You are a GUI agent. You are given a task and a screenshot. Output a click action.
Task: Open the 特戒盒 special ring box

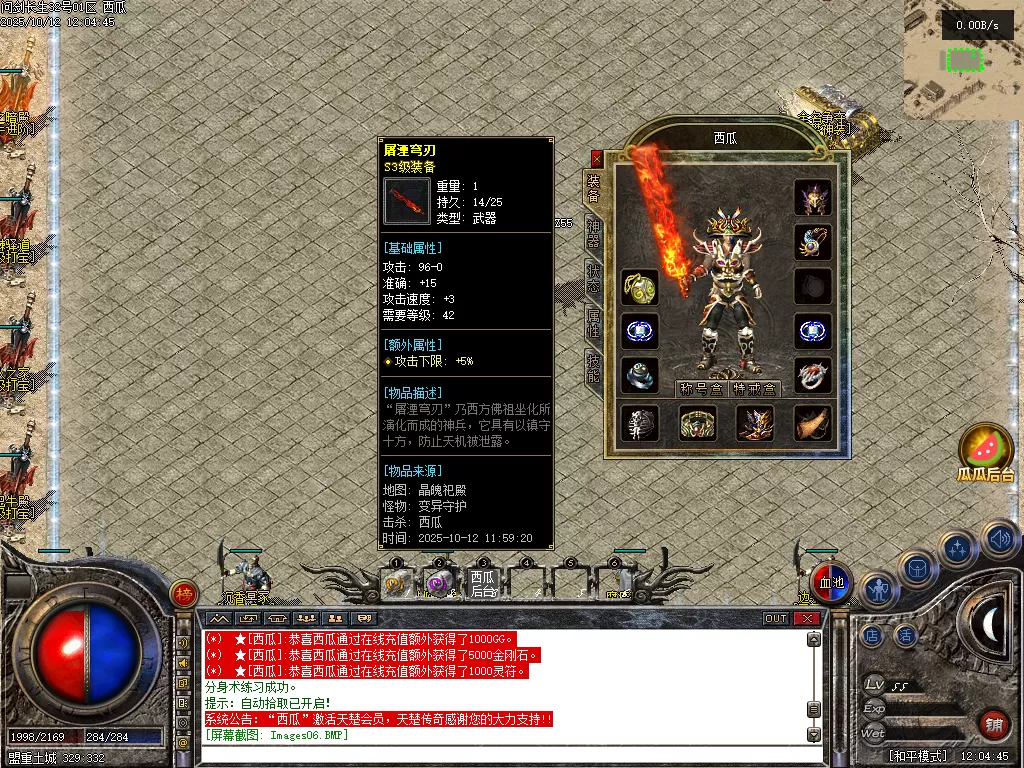(x=754, y=389)
